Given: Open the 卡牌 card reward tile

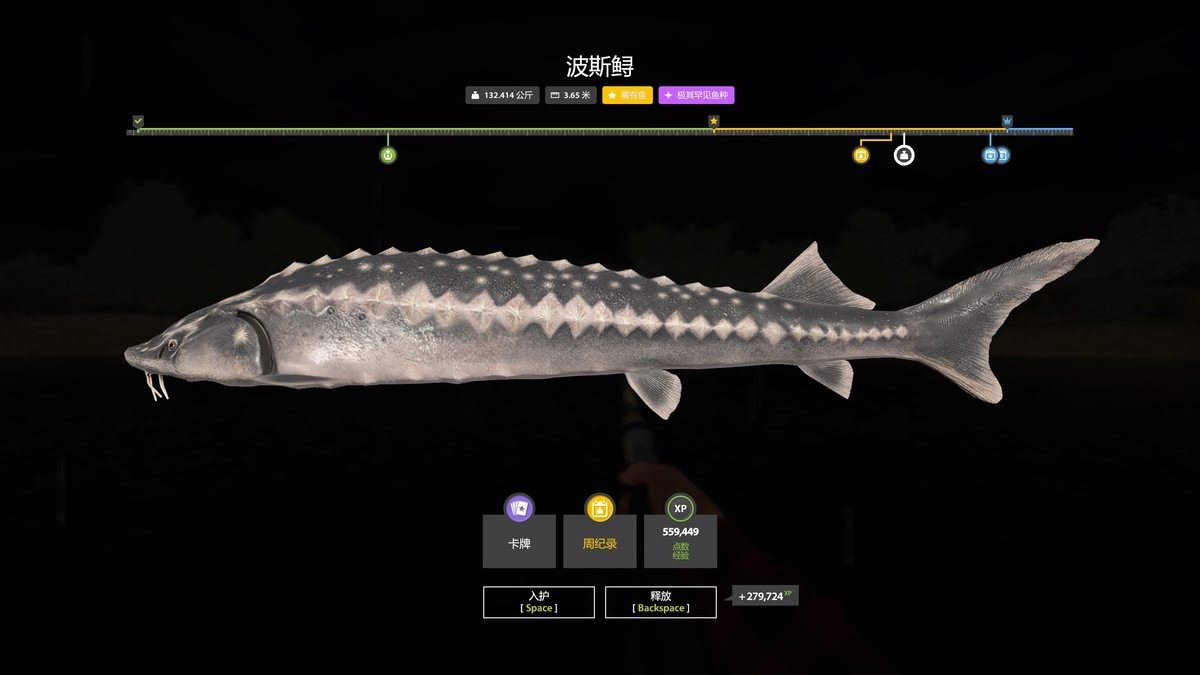Looking at the screenshot, I should [519, 541].
